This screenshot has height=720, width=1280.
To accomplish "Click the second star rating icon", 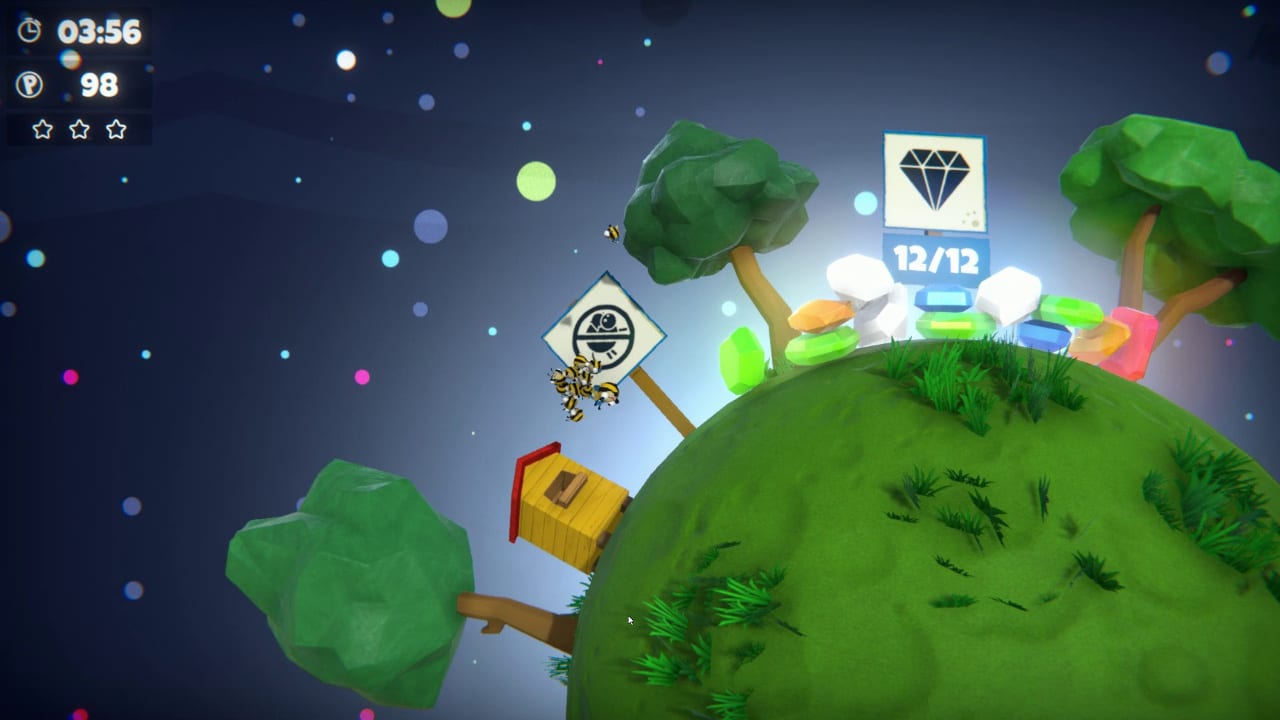I will (77, 129).
